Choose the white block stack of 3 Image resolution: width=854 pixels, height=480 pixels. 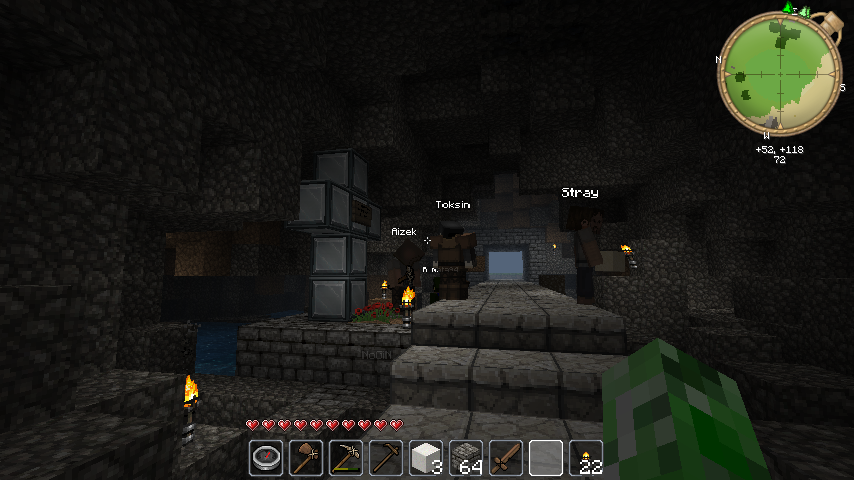click(426, 458)
